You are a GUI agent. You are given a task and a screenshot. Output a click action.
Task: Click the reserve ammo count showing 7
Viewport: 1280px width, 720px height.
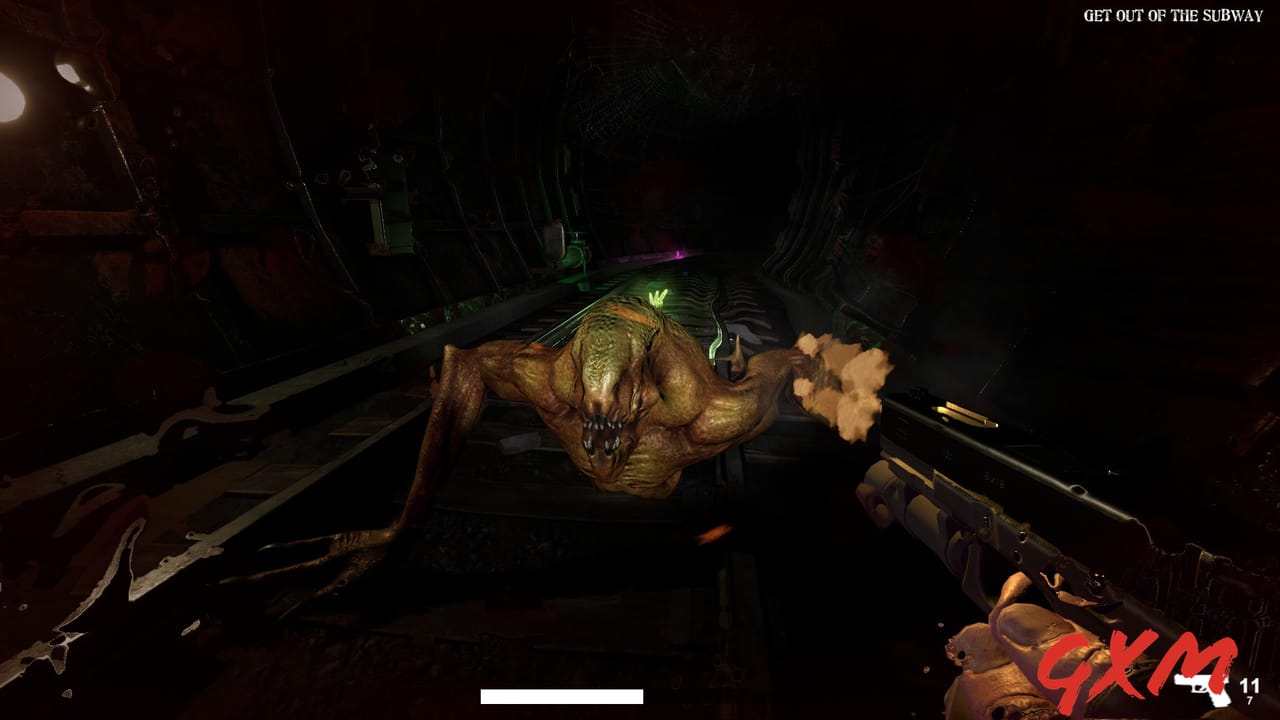(x=1250, y=698)
